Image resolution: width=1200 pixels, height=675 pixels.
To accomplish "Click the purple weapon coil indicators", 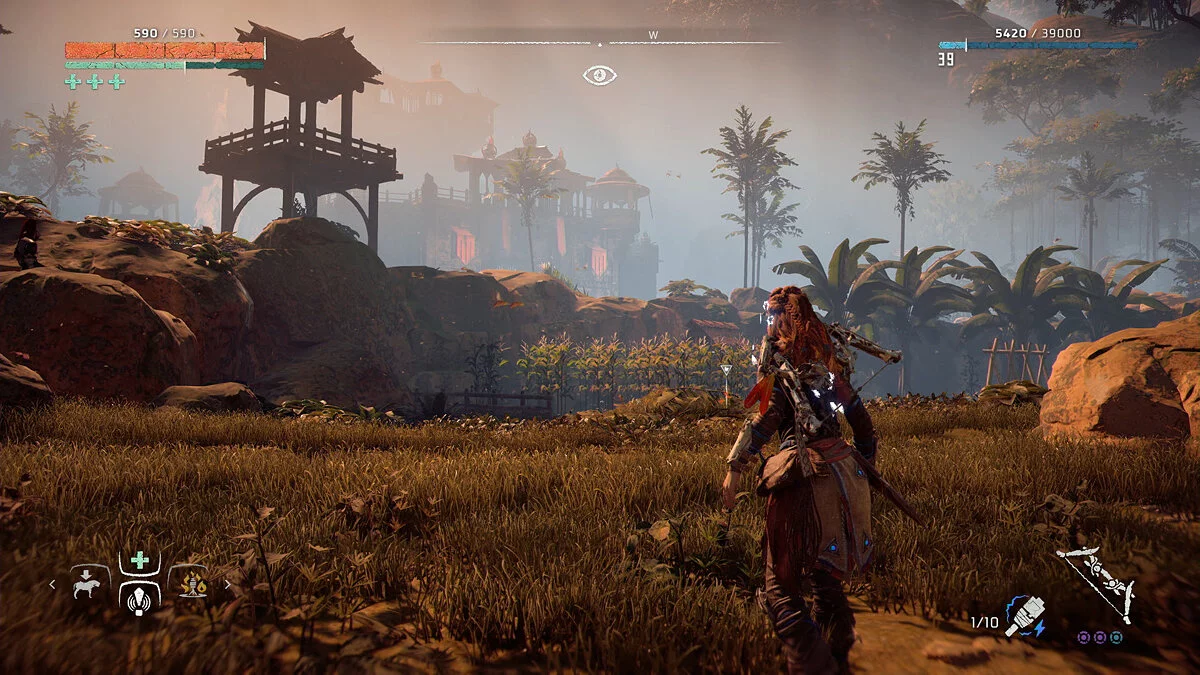I will (1100, 637).
